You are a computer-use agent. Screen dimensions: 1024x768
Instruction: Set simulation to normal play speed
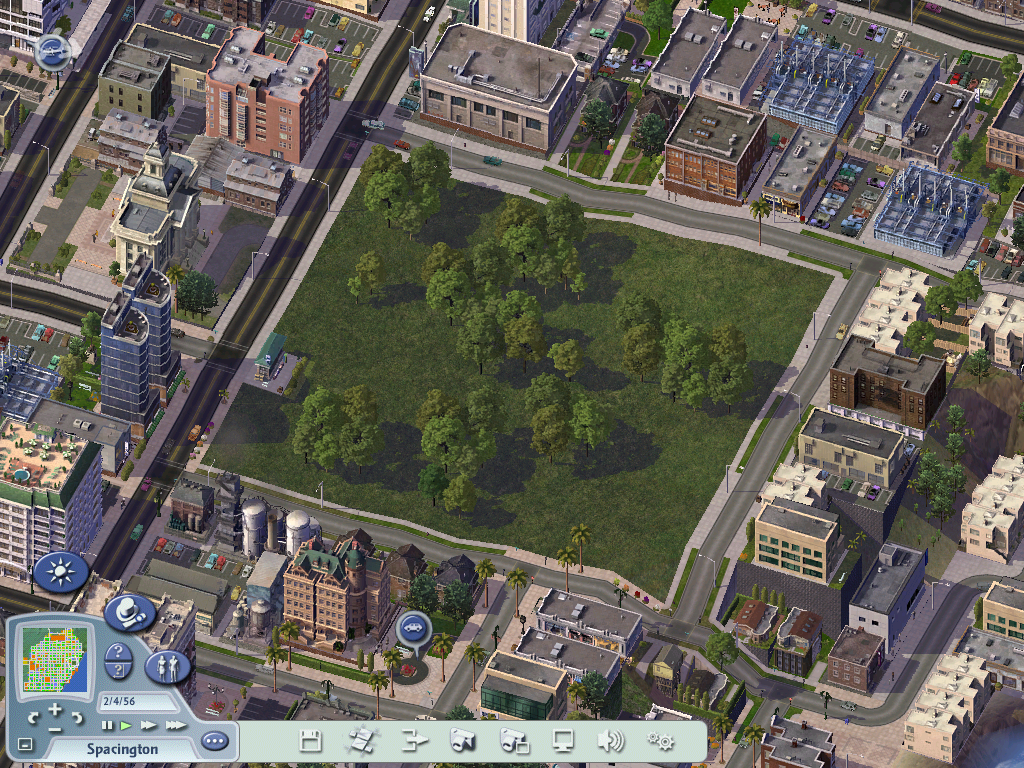click(126, 725)
